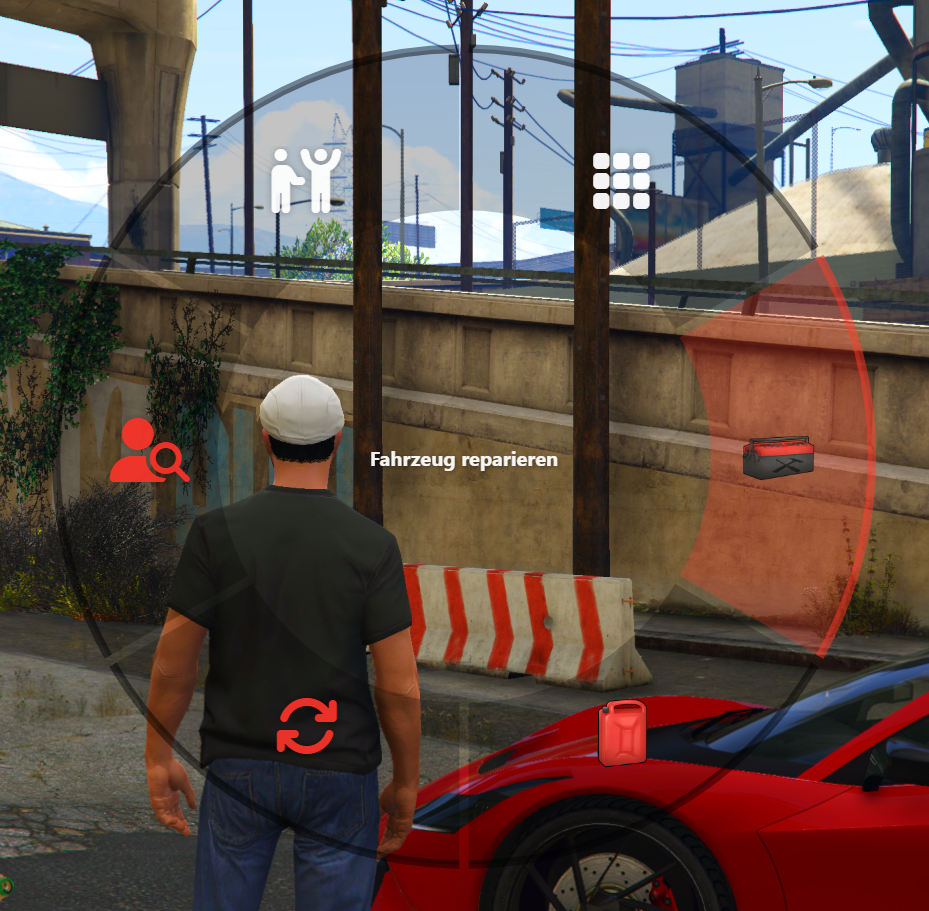Open the person search magnifier option
Screen dimensions: 929x911
point(148,451)
